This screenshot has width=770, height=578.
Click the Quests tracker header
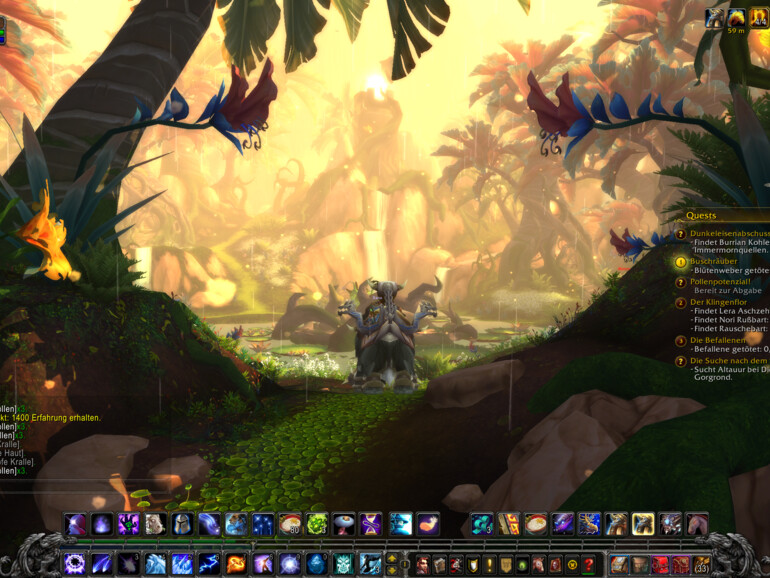click(701, 215)
